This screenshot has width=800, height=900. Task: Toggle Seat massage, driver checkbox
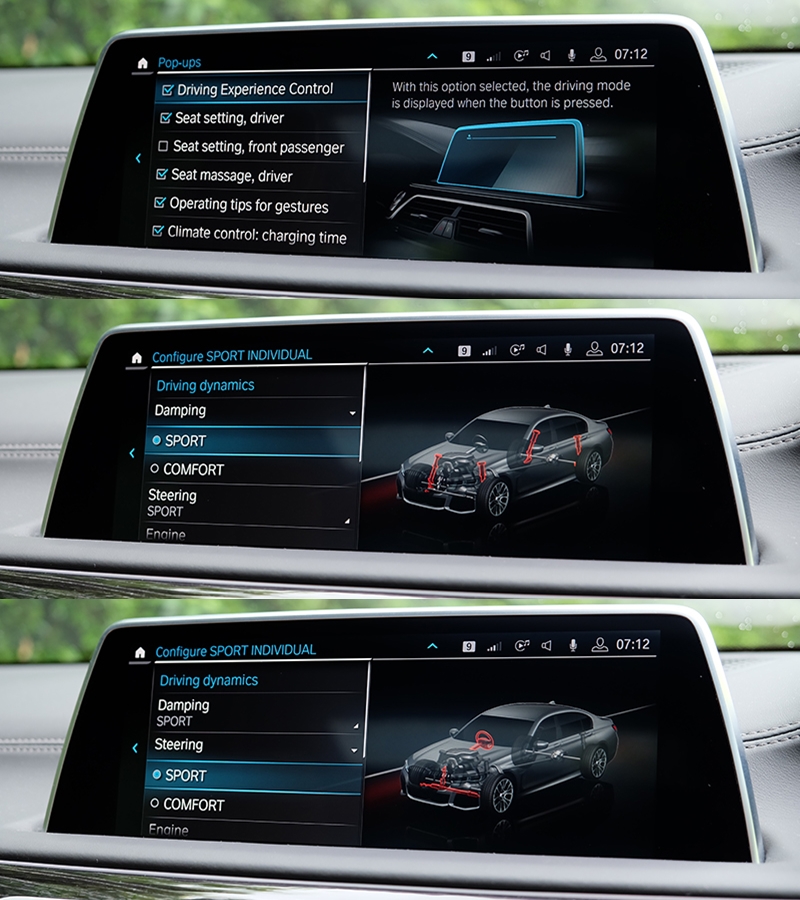tap(162, 175)
